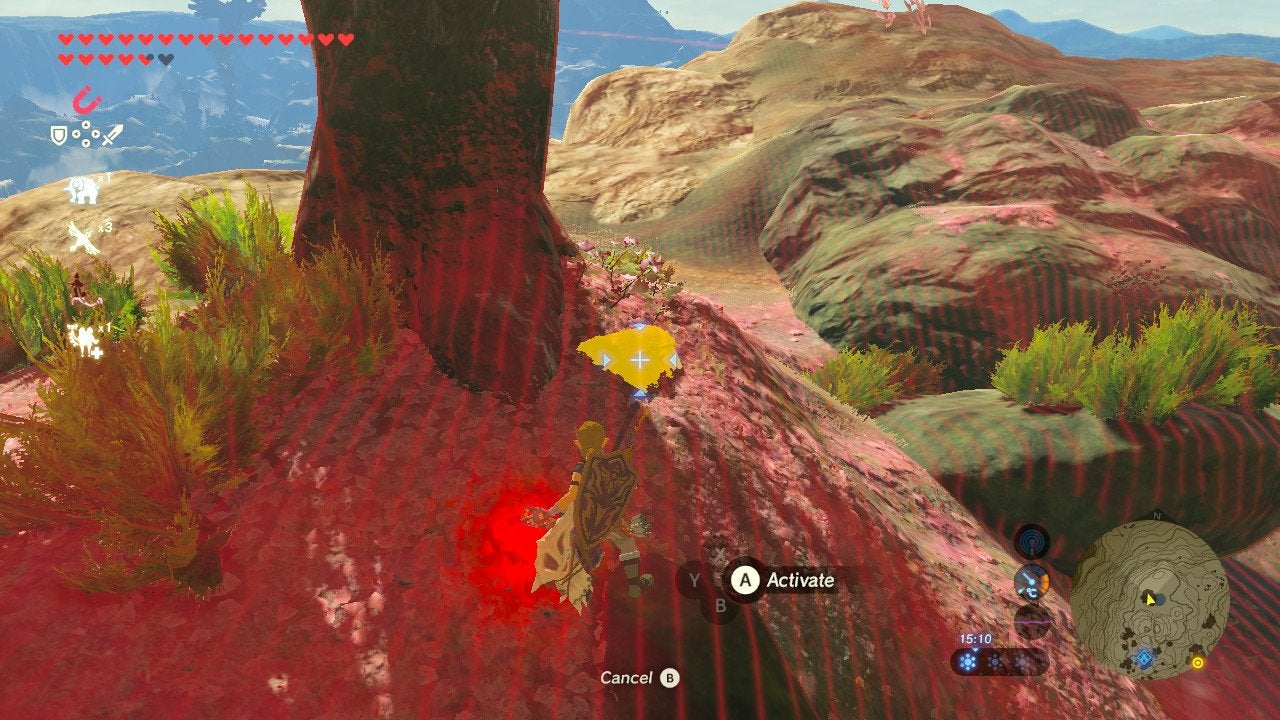Select the highlighted weather icon next to the clock

[967, 660]
